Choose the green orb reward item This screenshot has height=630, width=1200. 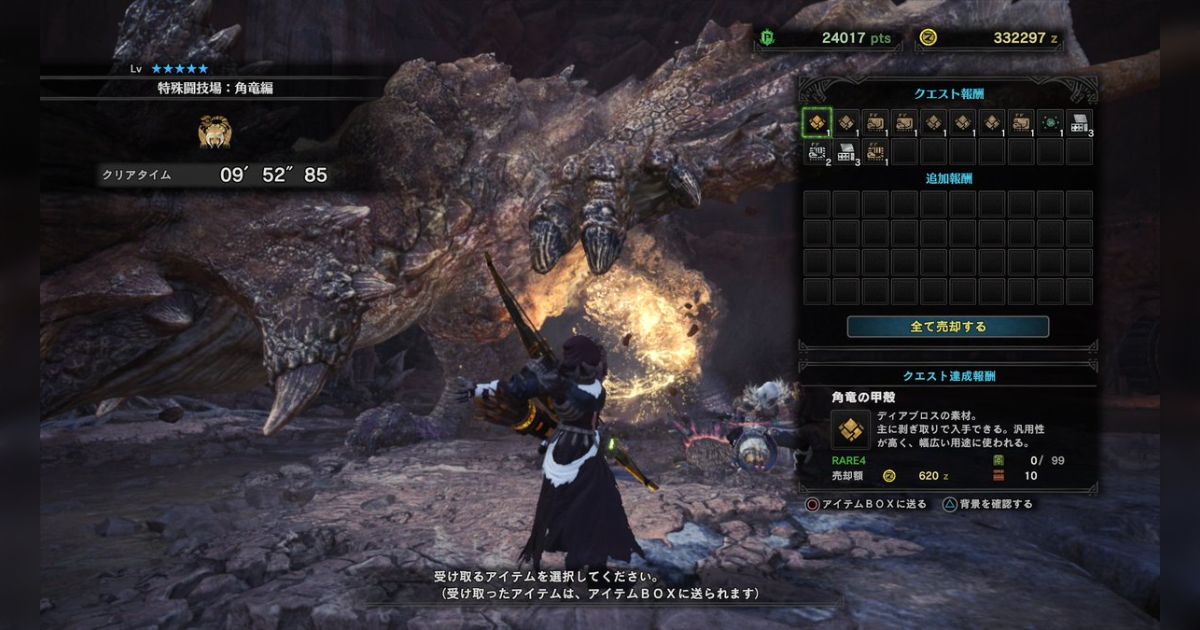pyautogui.click(x=1049, y=123)
